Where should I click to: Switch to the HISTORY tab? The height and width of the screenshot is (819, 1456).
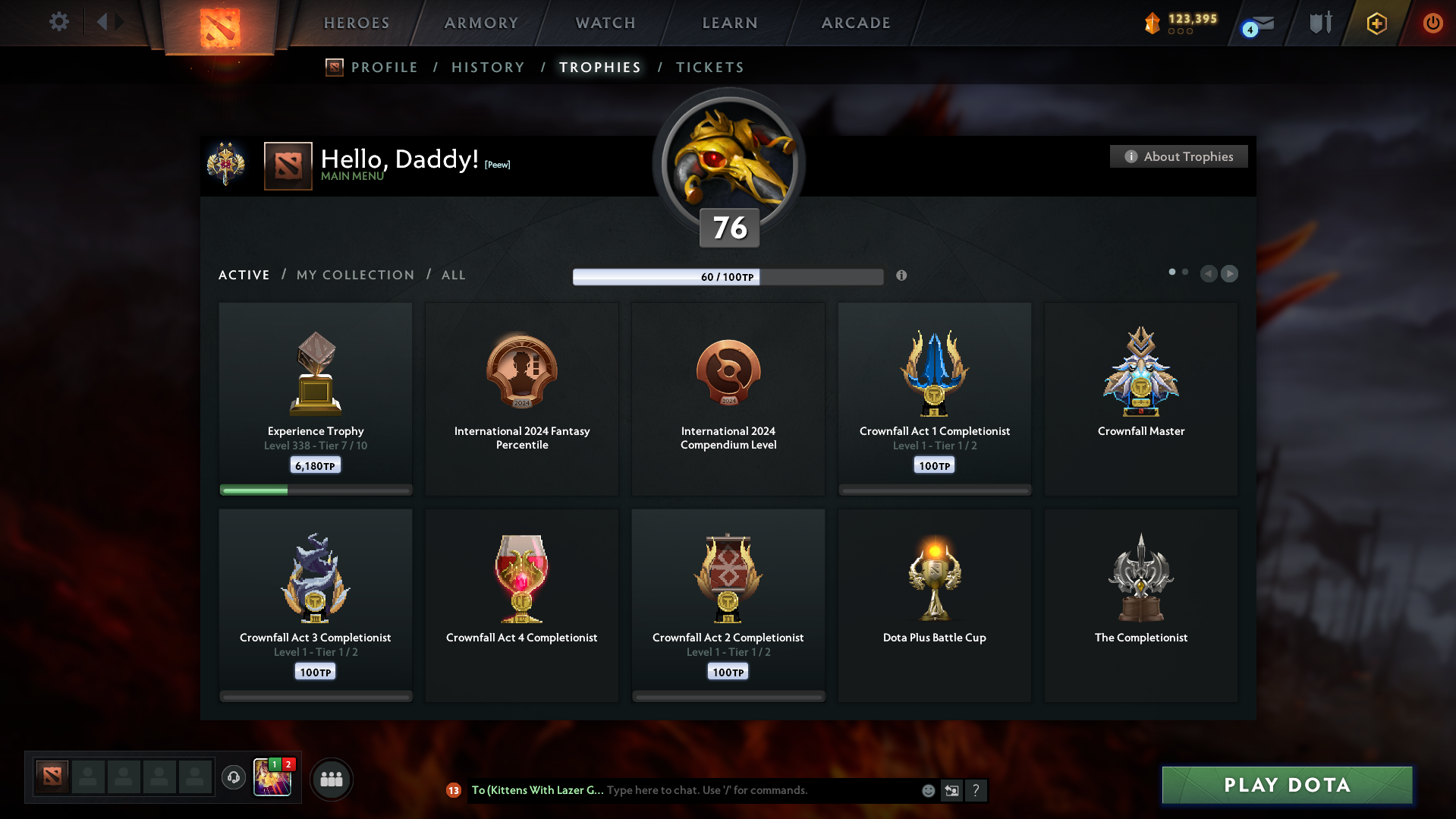[x=488, y=67]
